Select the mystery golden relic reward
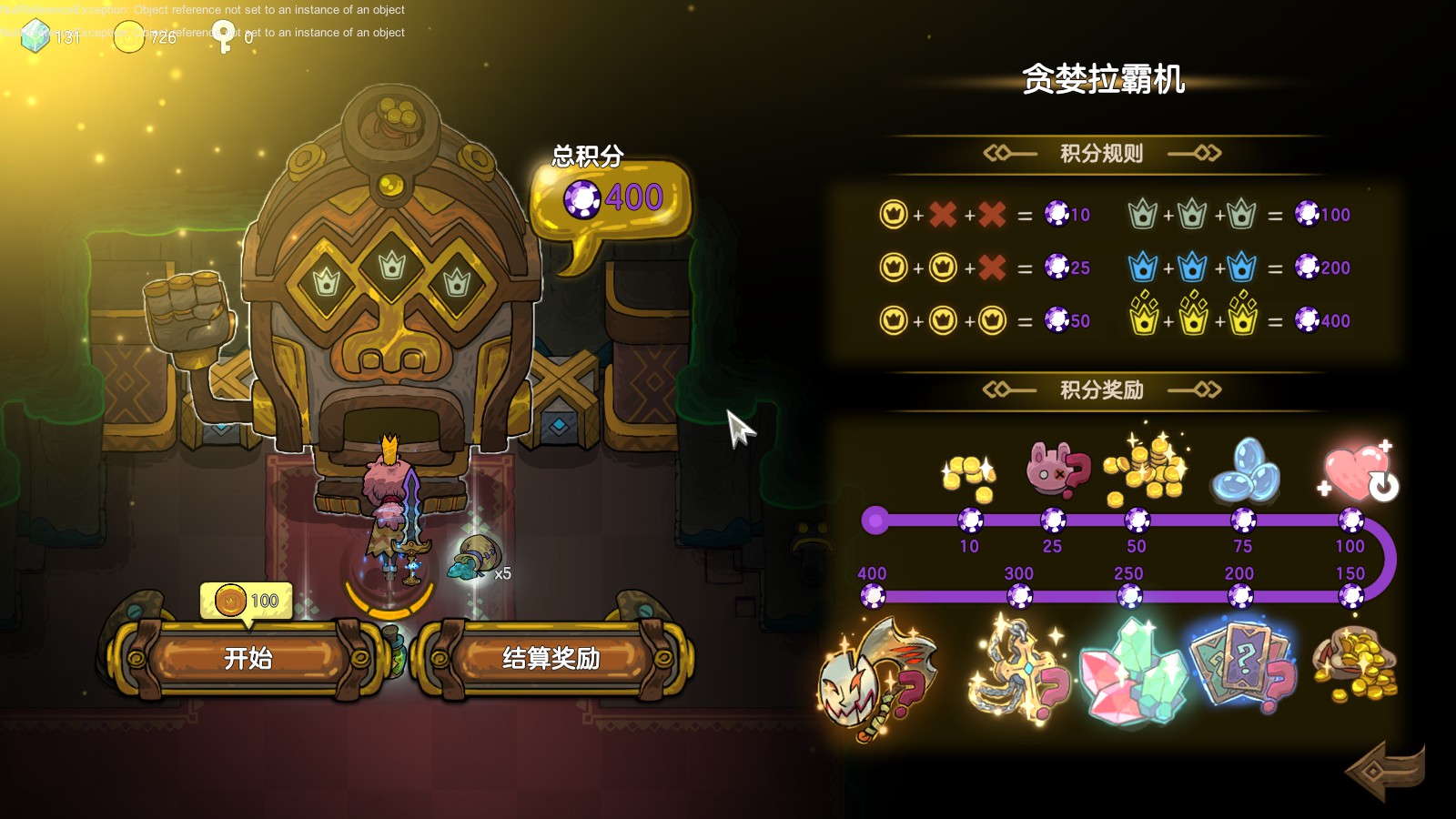This screenshot has width=1456, height=819. [1019, 672]
